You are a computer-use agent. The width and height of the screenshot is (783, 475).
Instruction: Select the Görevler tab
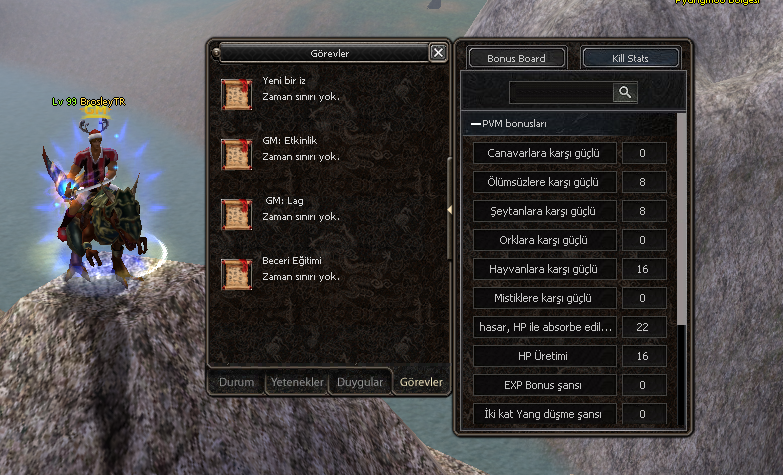tap(420, 382)
